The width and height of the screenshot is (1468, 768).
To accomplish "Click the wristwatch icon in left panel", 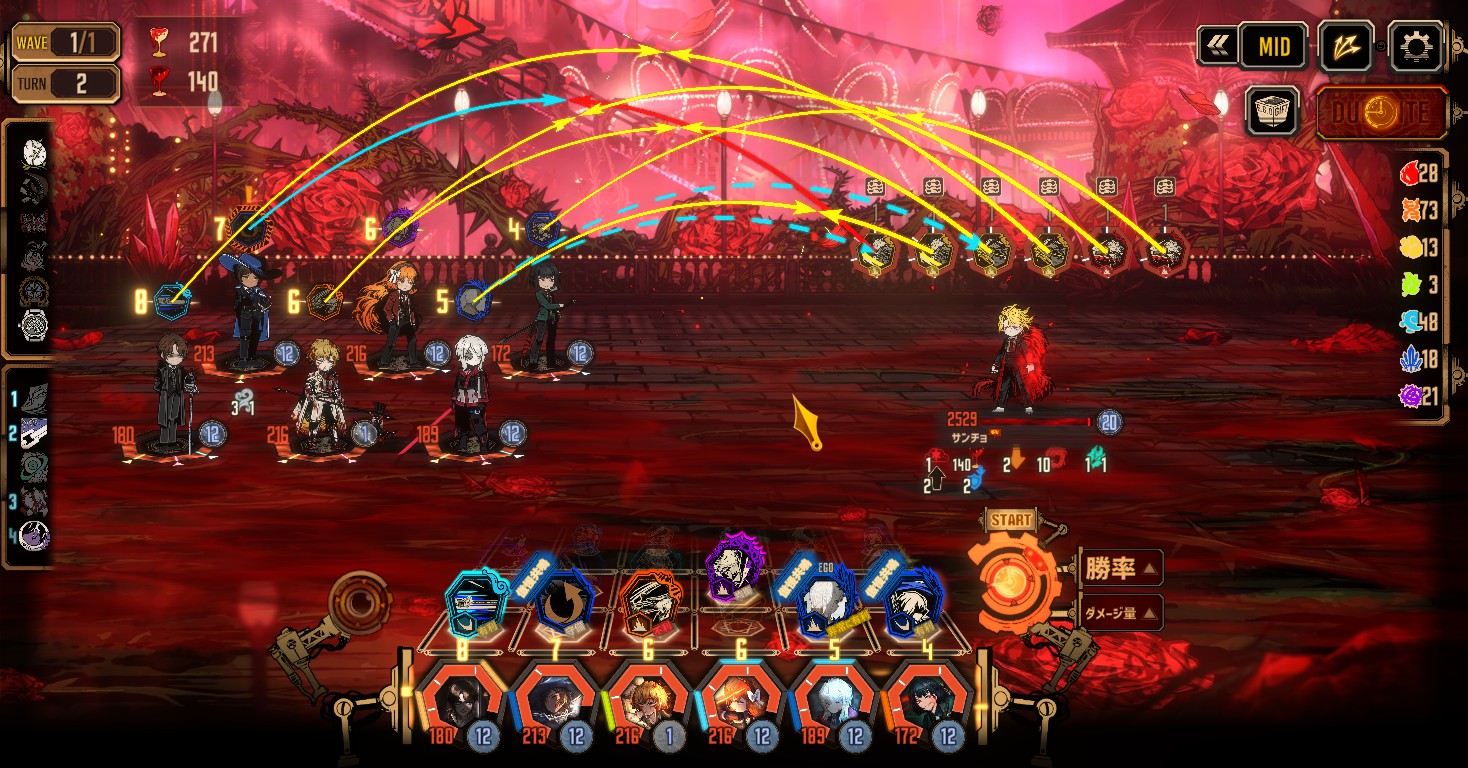I will coord(34,326).
